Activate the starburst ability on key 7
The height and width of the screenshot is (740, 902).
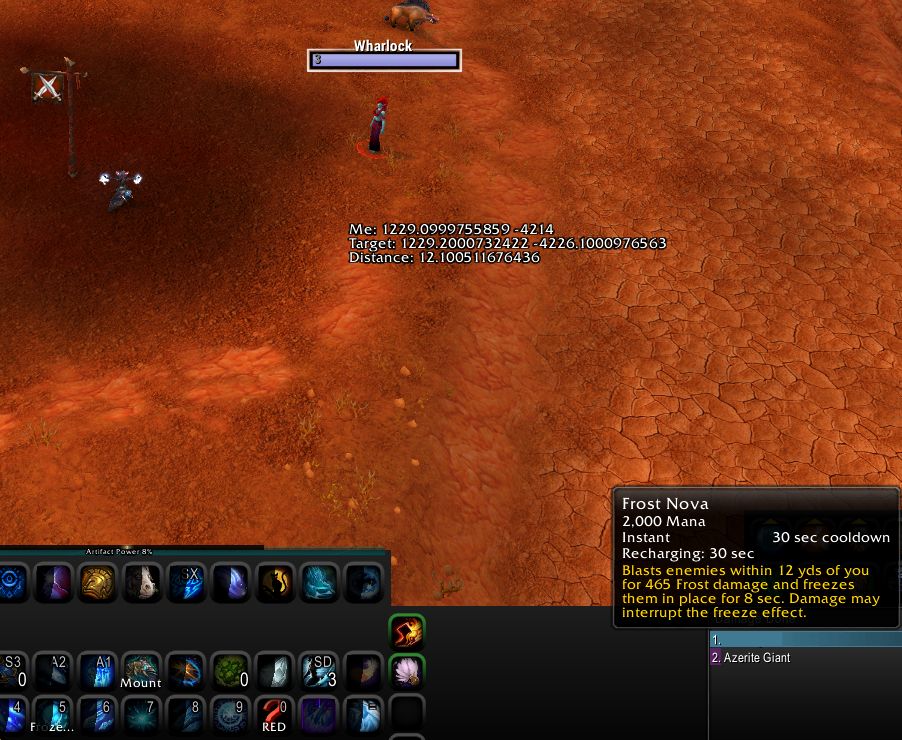[141, 716]
